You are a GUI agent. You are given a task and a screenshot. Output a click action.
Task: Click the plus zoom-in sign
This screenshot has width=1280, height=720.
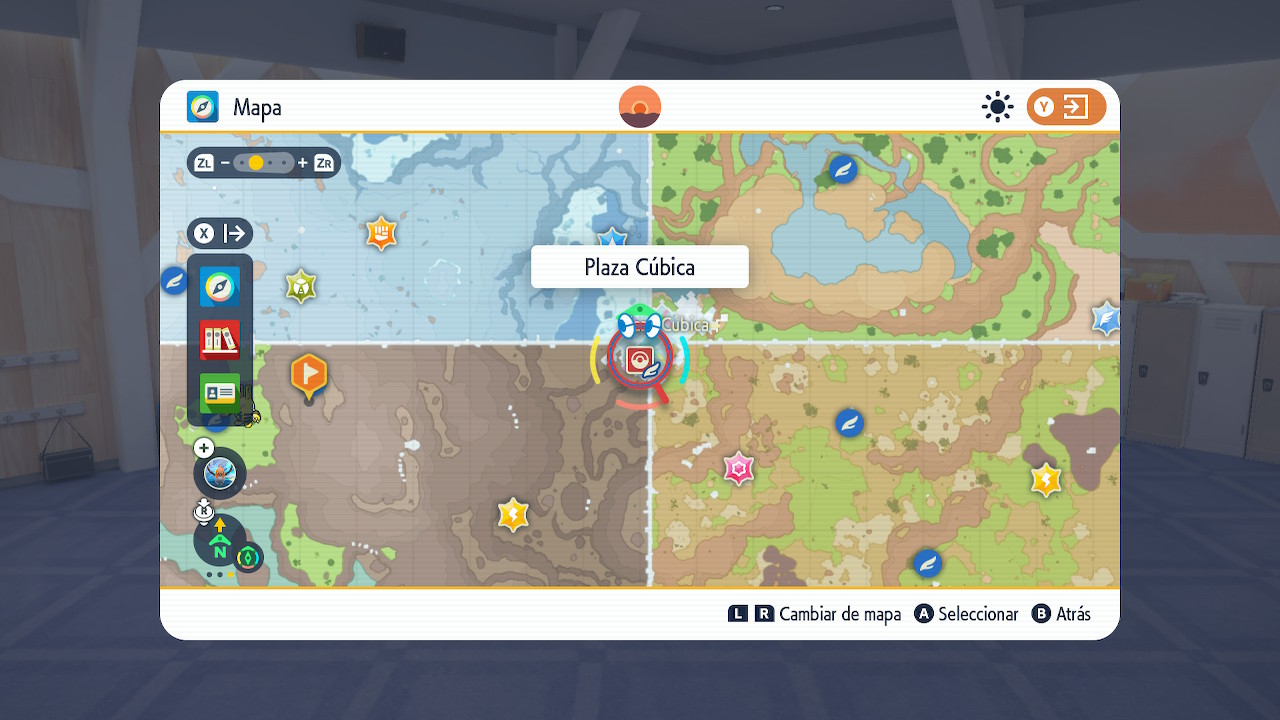click(x=303, y=163)
